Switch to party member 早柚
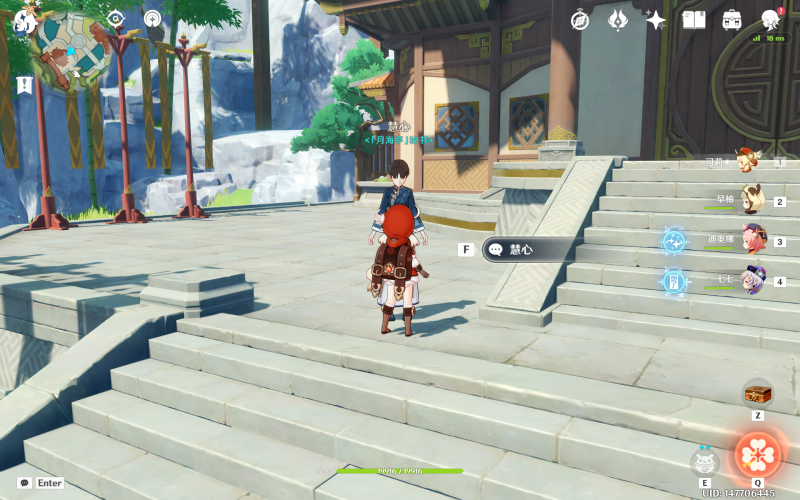This screenshot has height=500, width=800. pyautogui.click(x=751, y=200)
